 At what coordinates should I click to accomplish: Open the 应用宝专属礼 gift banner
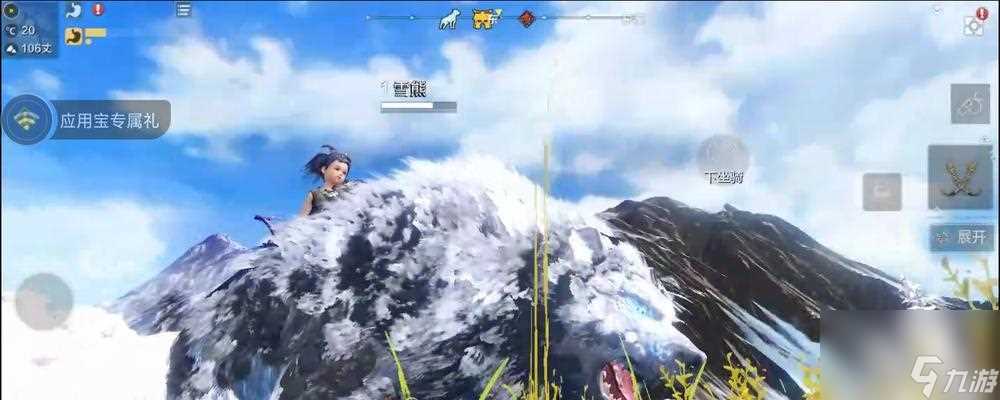coord(88,121)
